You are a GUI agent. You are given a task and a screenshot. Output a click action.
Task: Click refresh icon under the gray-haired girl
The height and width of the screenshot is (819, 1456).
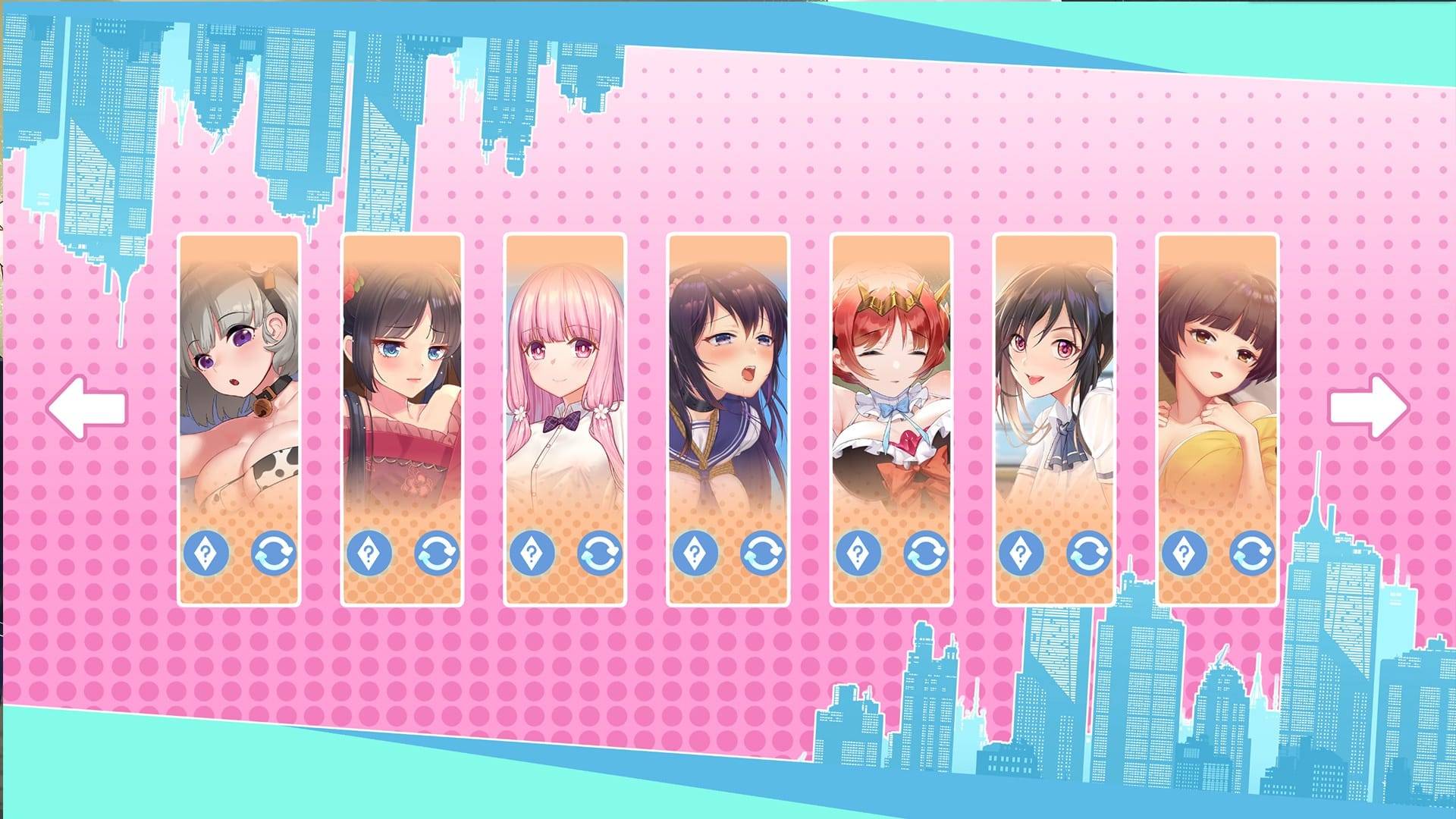click(274, 553)
